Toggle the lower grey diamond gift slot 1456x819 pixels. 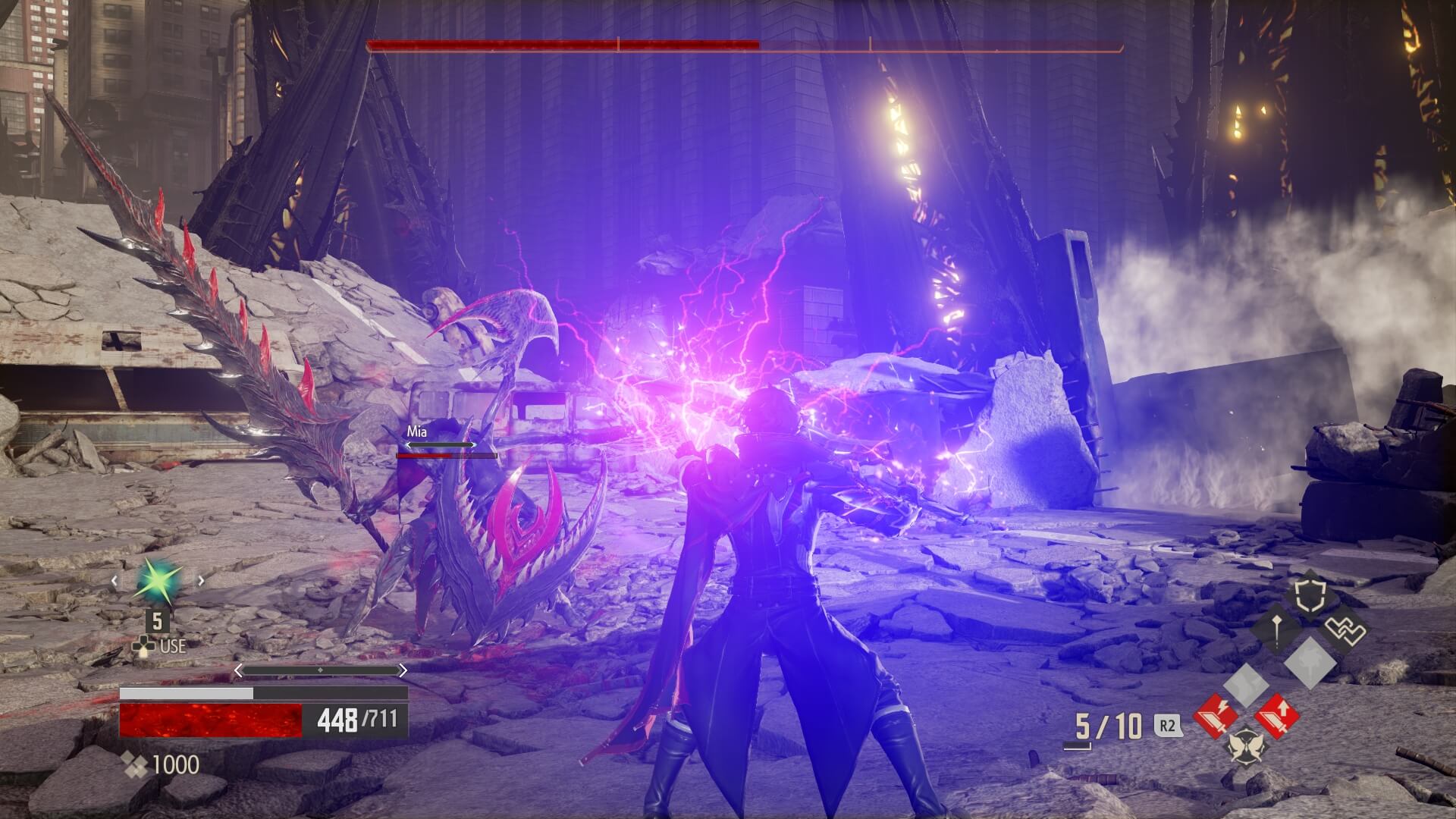click(x=1246, y=686)
